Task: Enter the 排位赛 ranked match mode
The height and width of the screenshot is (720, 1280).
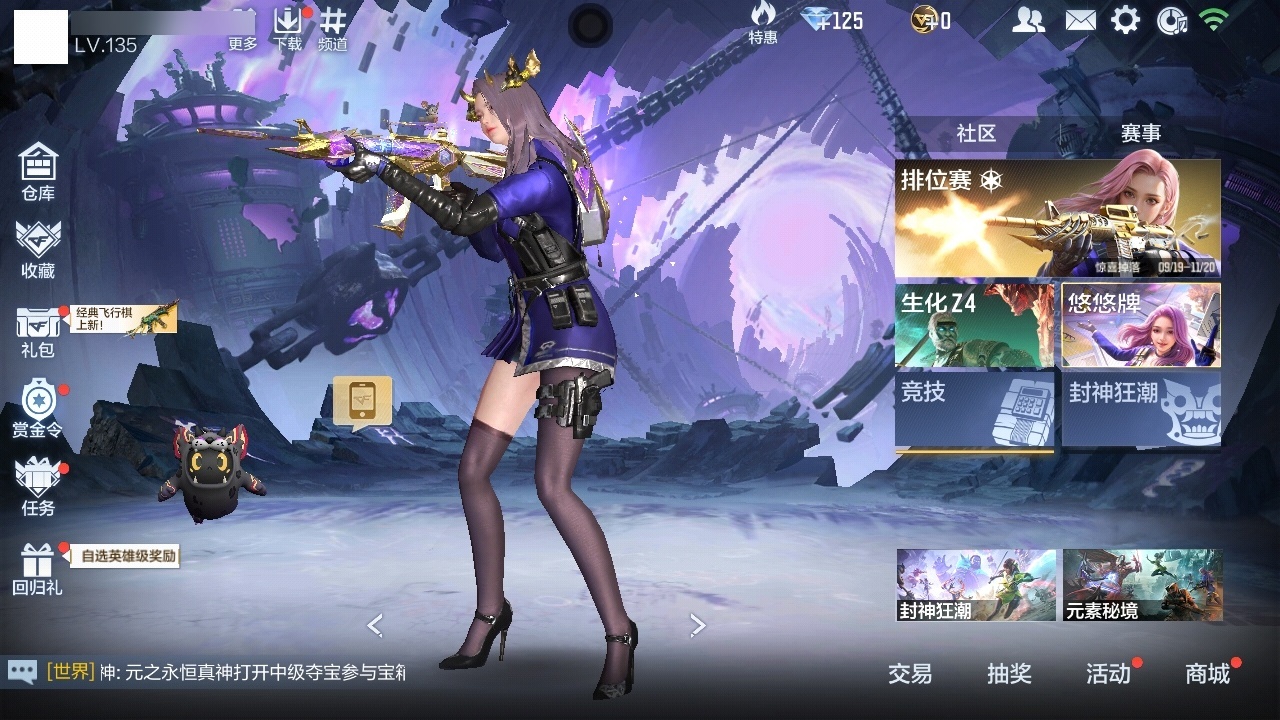Action: 1057,218
